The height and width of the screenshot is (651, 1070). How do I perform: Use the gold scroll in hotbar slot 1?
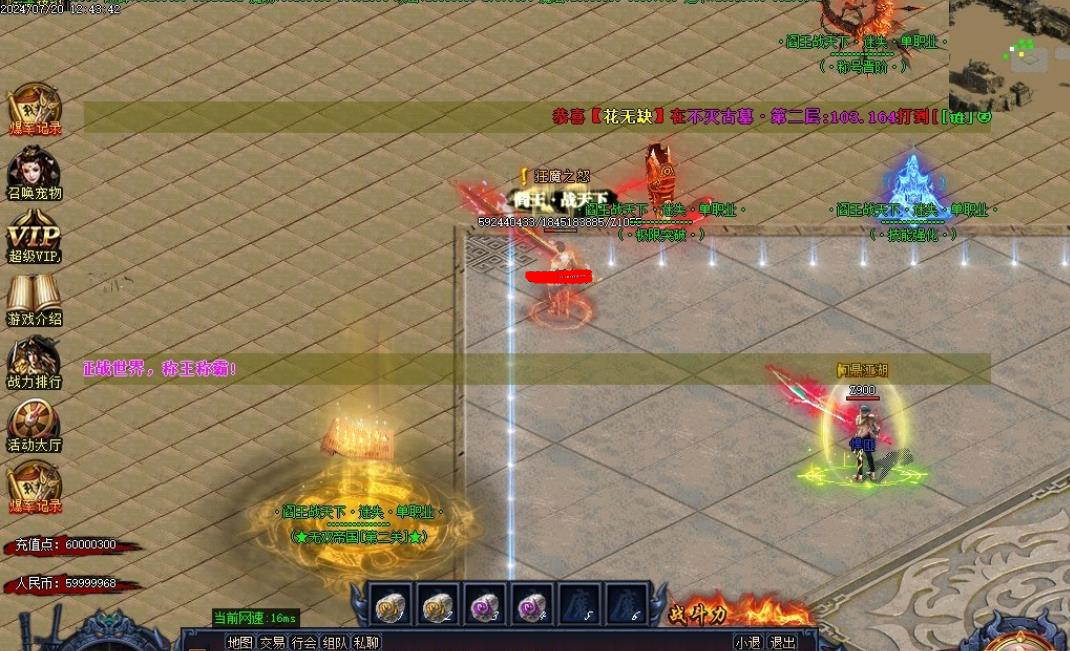(389, 606)
